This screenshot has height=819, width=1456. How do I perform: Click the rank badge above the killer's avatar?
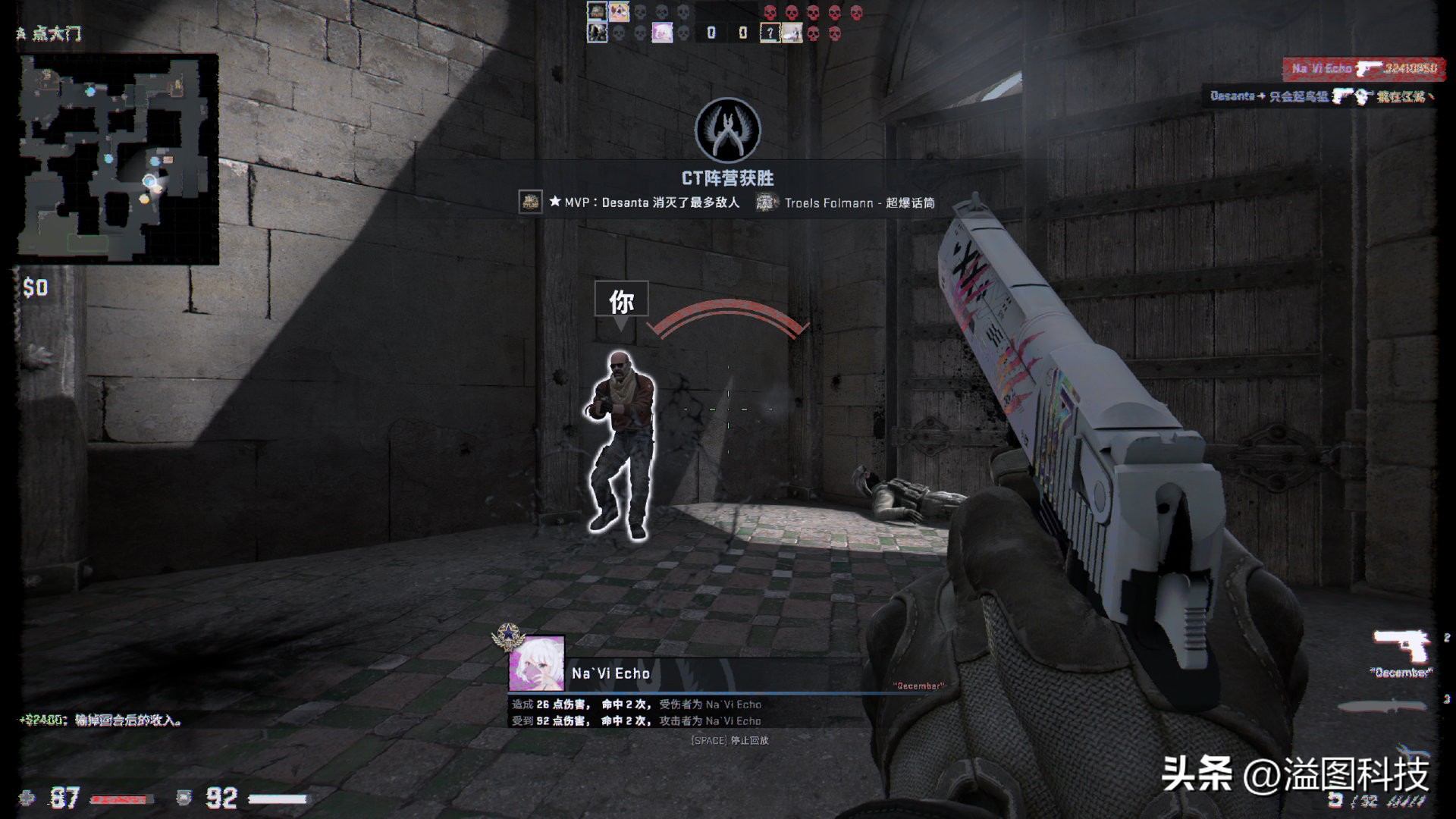pyautogui.click(x=507, y=637)
